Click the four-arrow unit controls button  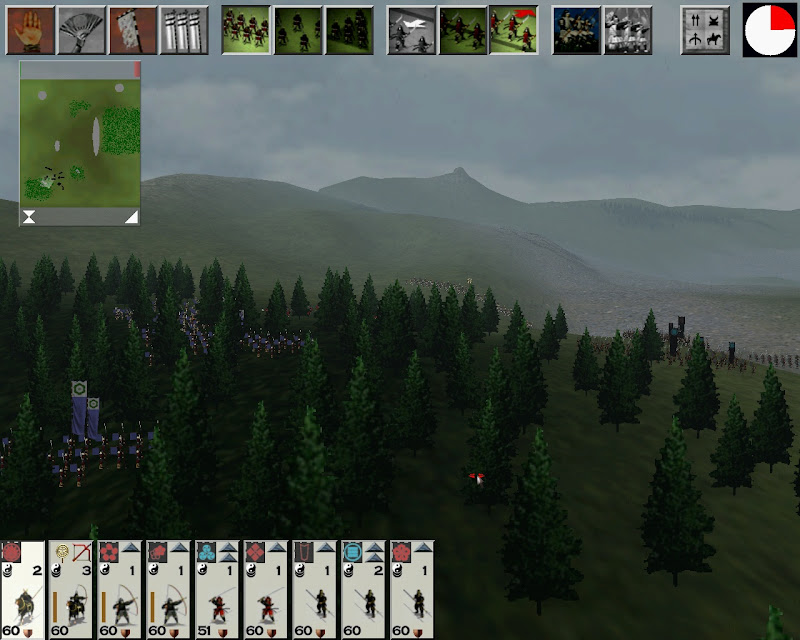(x=705, y=30)
